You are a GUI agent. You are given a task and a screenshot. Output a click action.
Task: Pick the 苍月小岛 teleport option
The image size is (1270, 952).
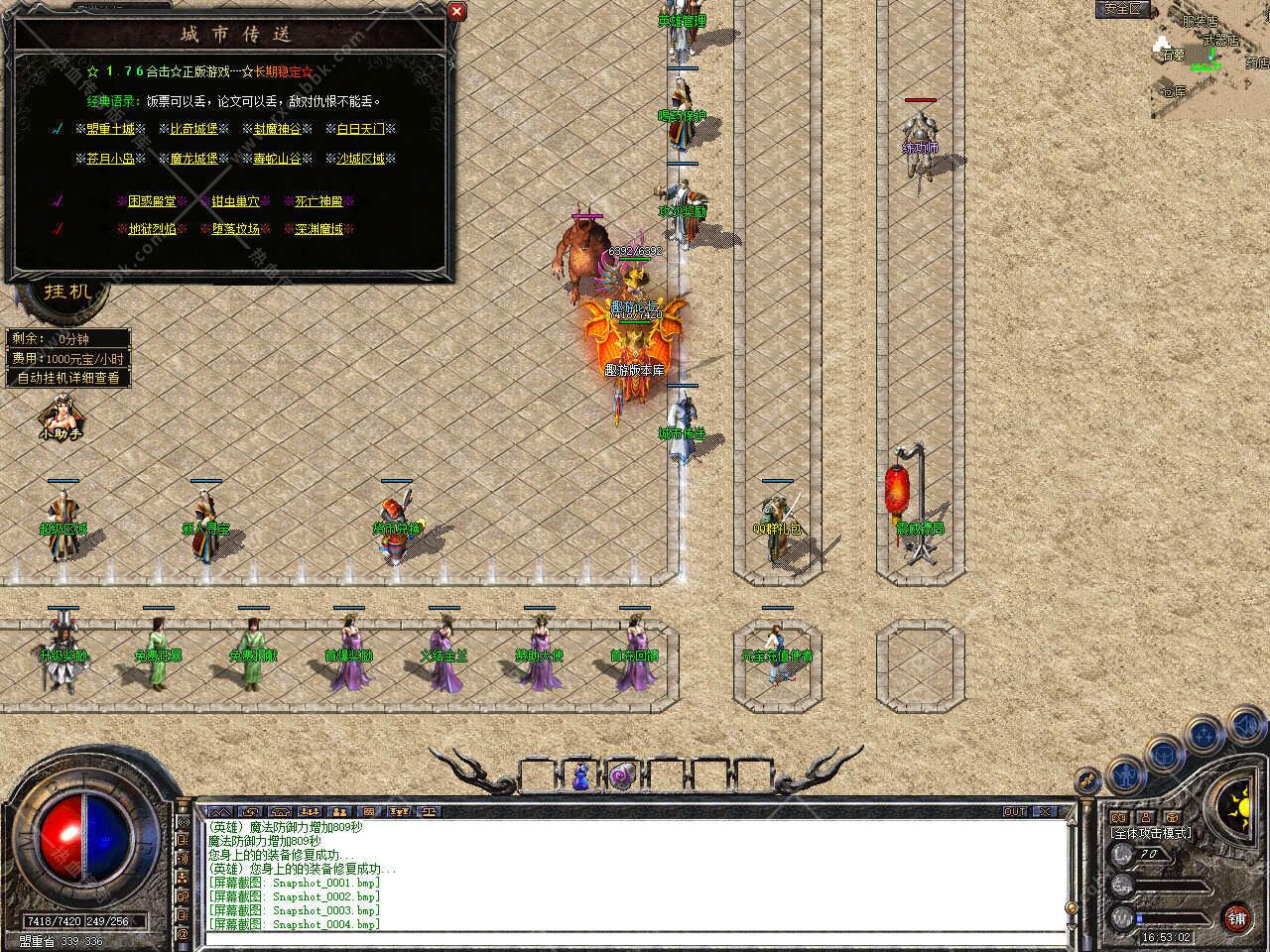point(110,159)
